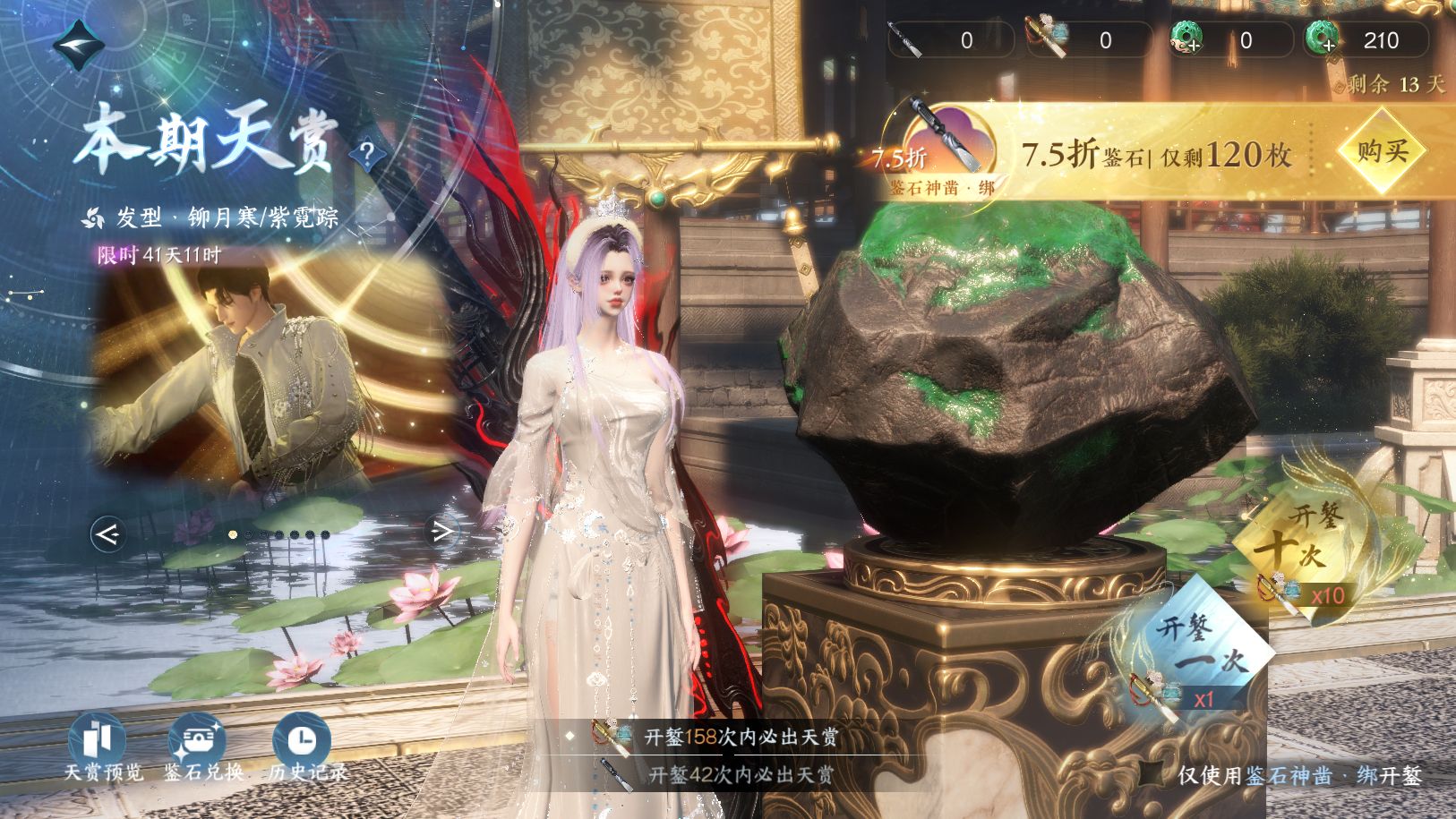
Task: Show the next featured reward
Action: [x=441, y=533]
